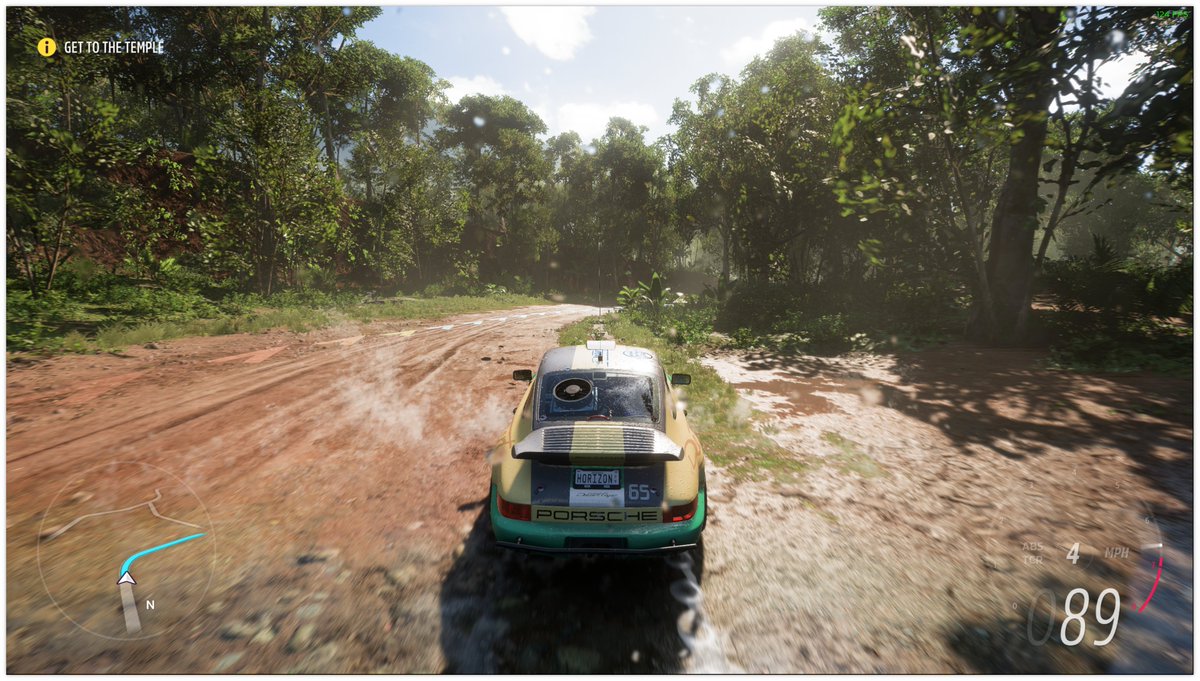Click the white player arrow on the minimap

pos(126,577)
